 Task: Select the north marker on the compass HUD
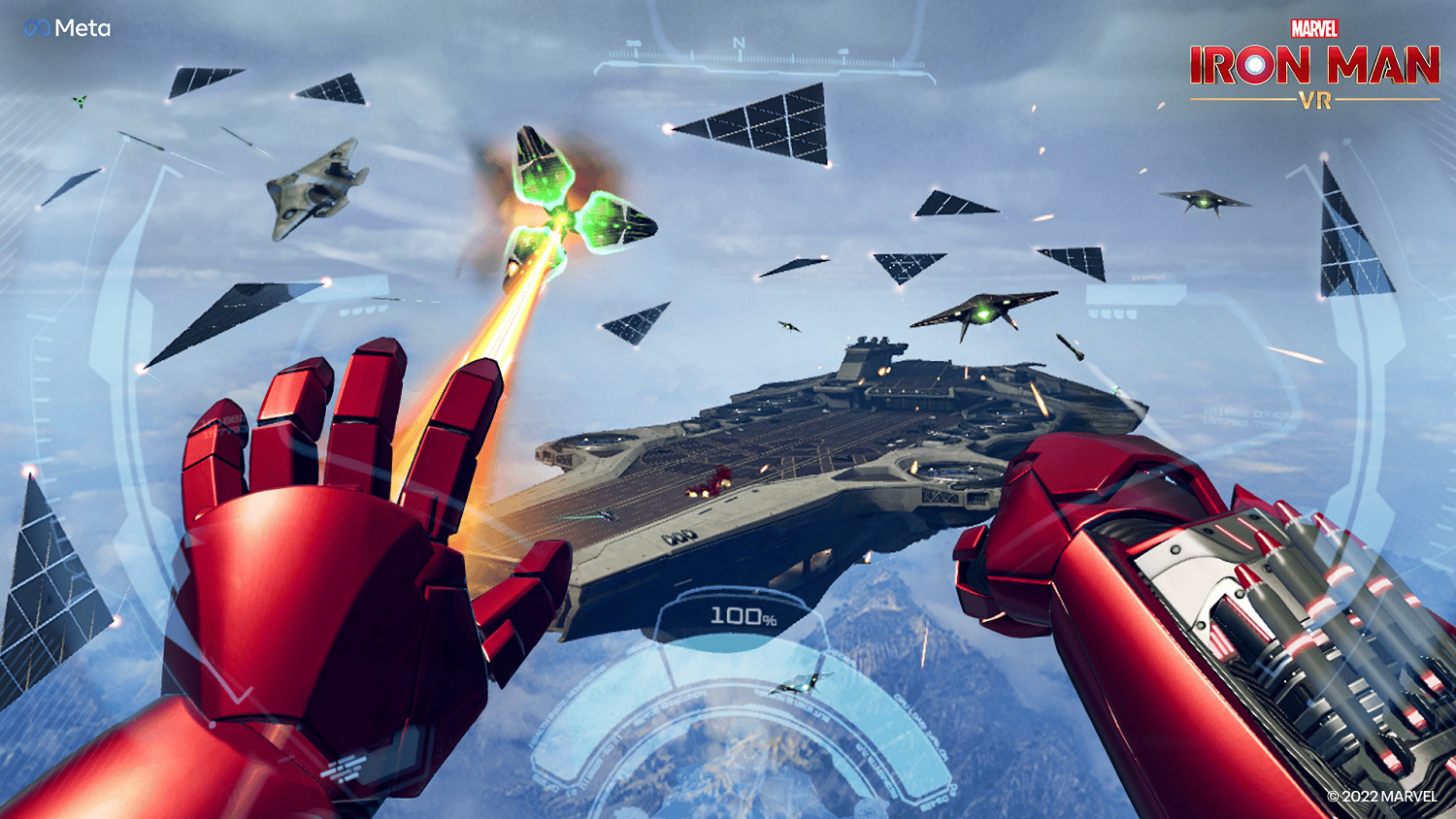tap(741, 43)
